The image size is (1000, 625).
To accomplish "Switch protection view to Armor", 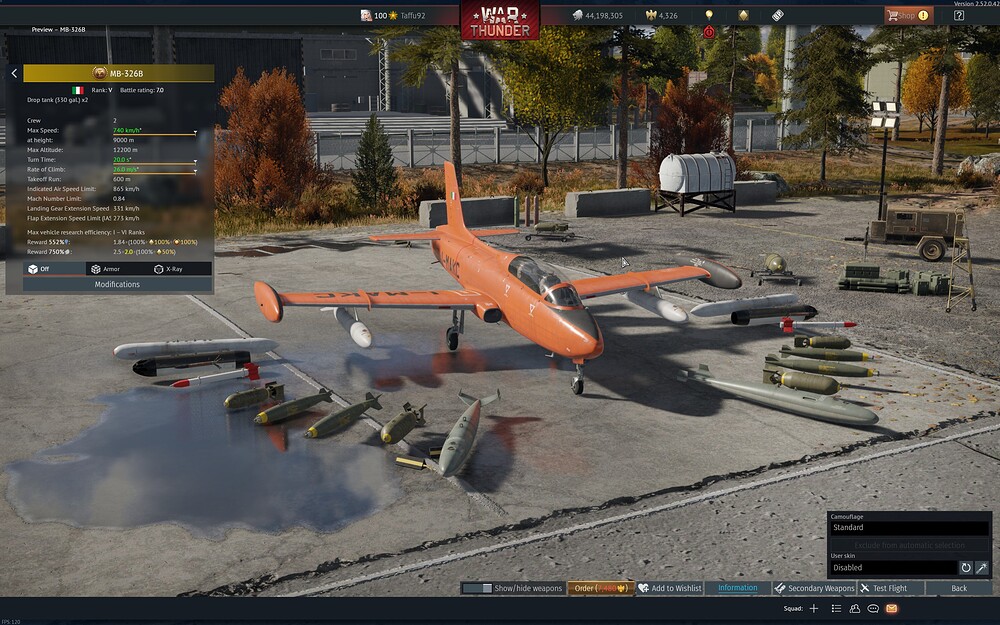I will pos(105,269).
